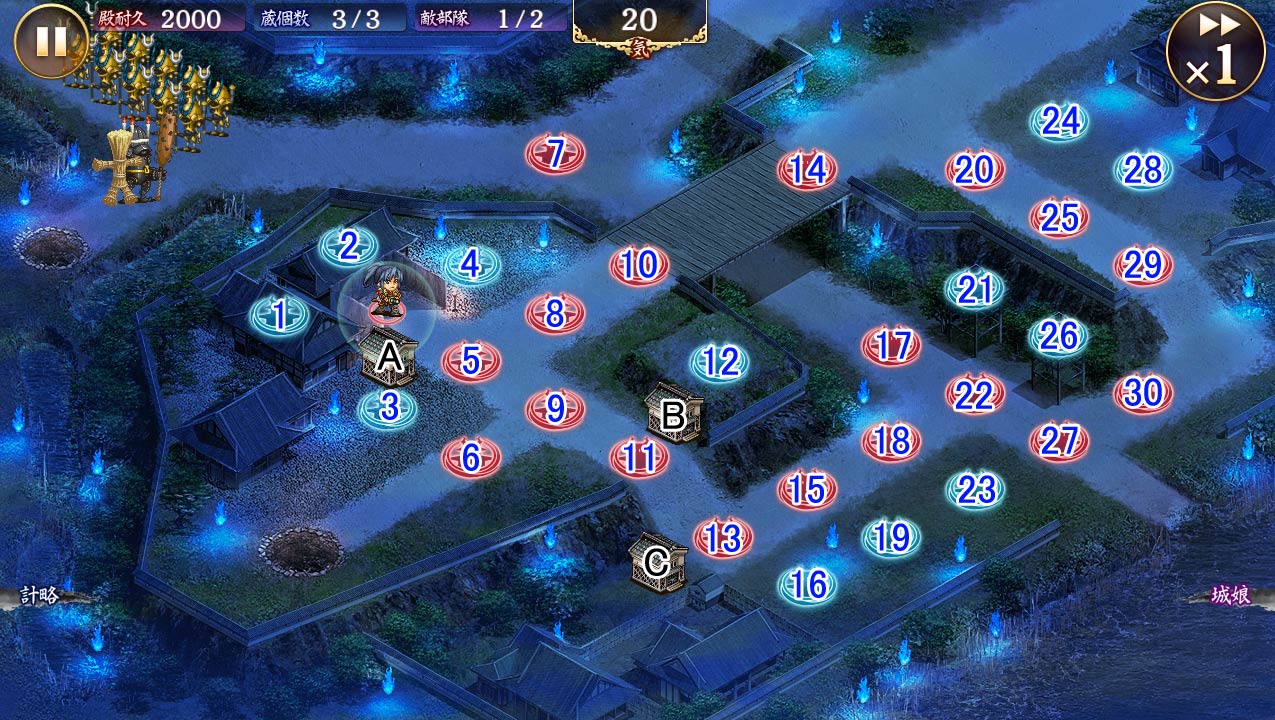The height and width of the screenshot is (720, 1275).
Task: Pause the battle with the pause button
Action: point(51,41)
